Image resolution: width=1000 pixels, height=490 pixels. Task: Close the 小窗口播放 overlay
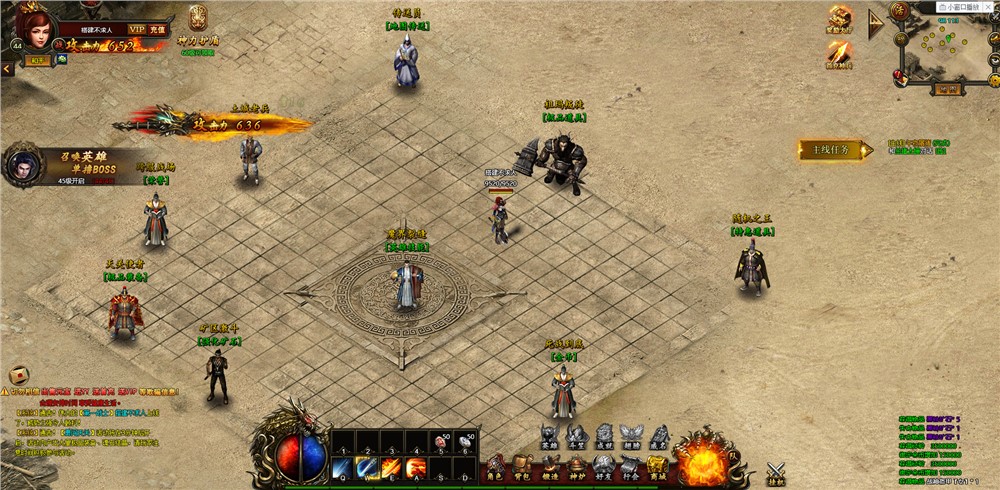990,7
